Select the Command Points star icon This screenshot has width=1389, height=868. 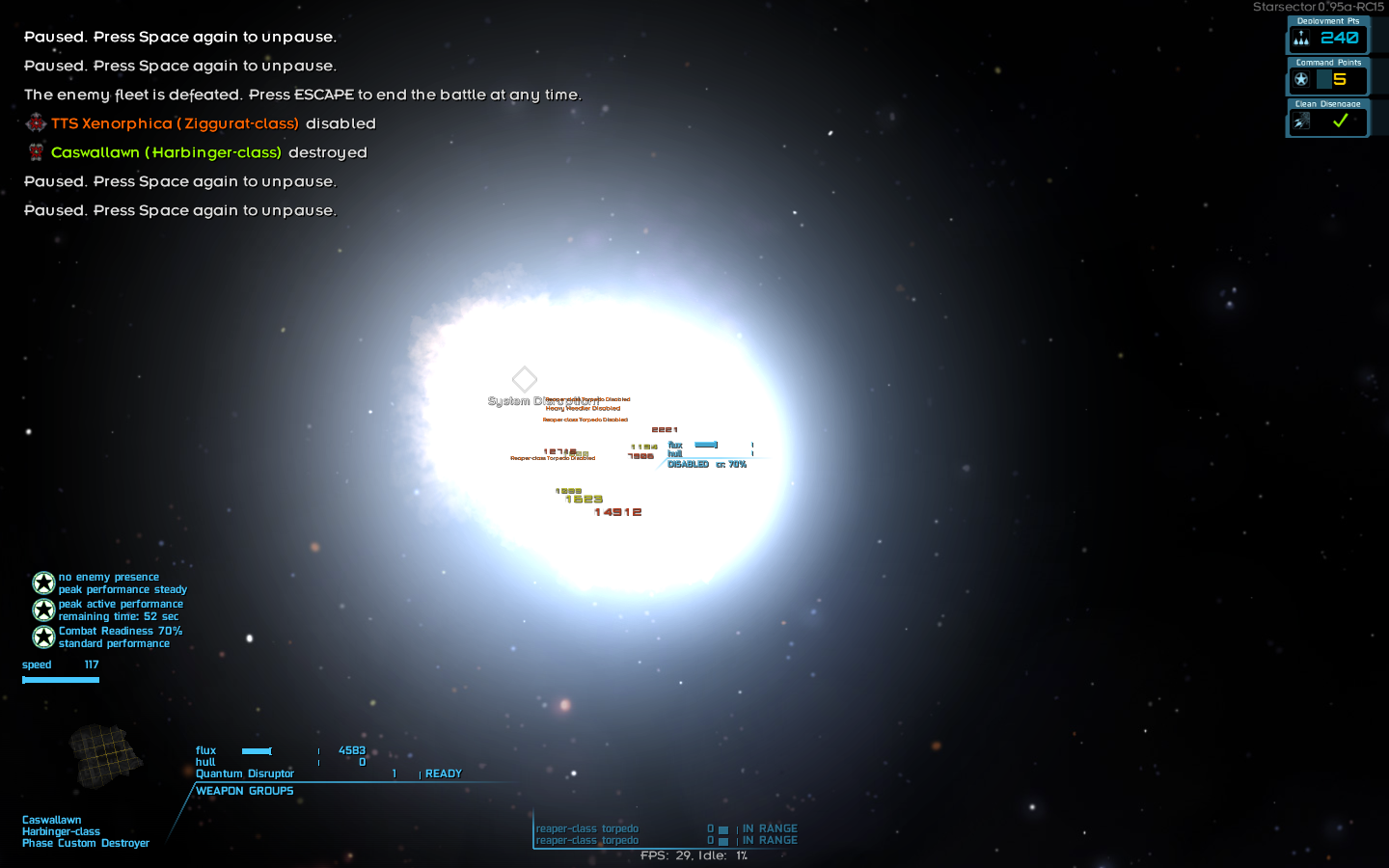coord(1301,80)
